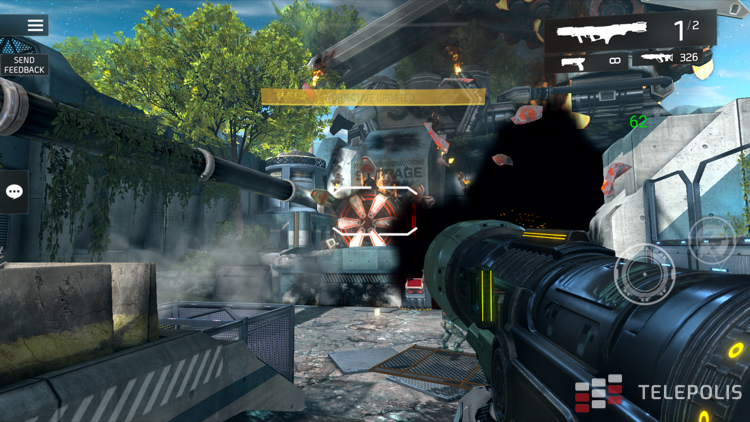Tap the Send Feedback button
Viewport: 750px width, 422px height.
(24, 65)
